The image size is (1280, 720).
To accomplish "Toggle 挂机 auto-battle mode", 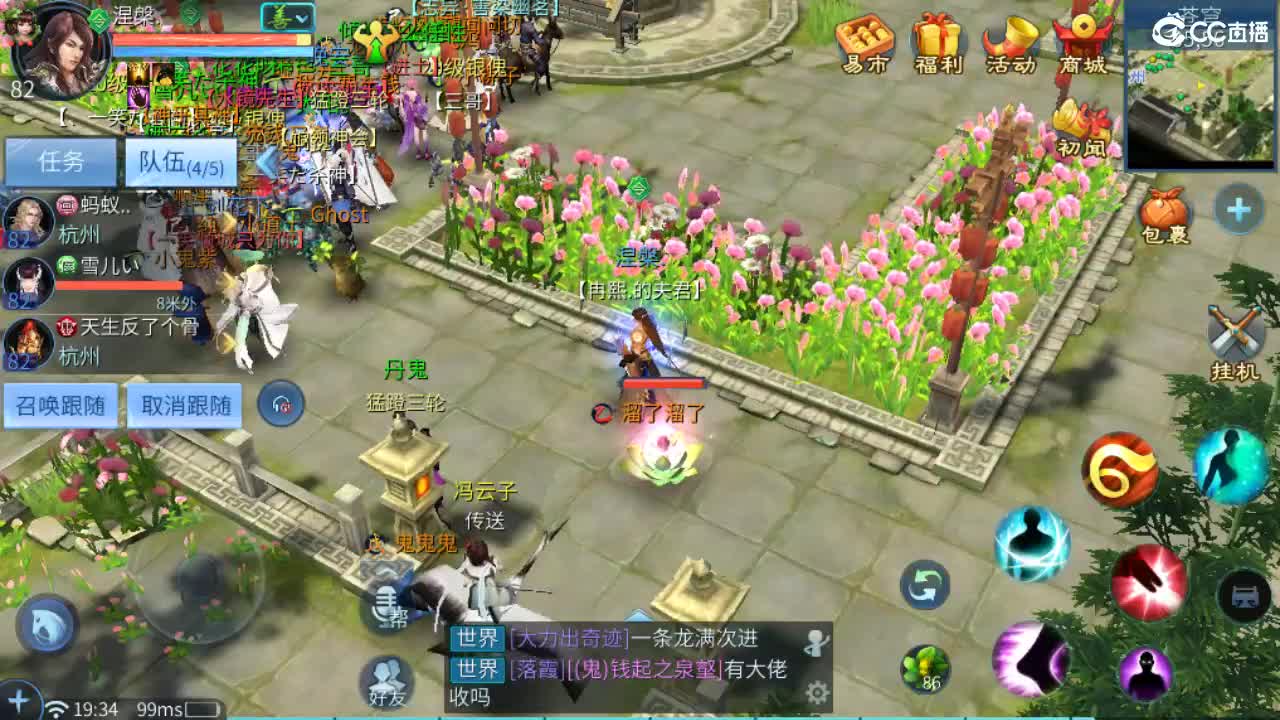I will tap(1237, 330).
